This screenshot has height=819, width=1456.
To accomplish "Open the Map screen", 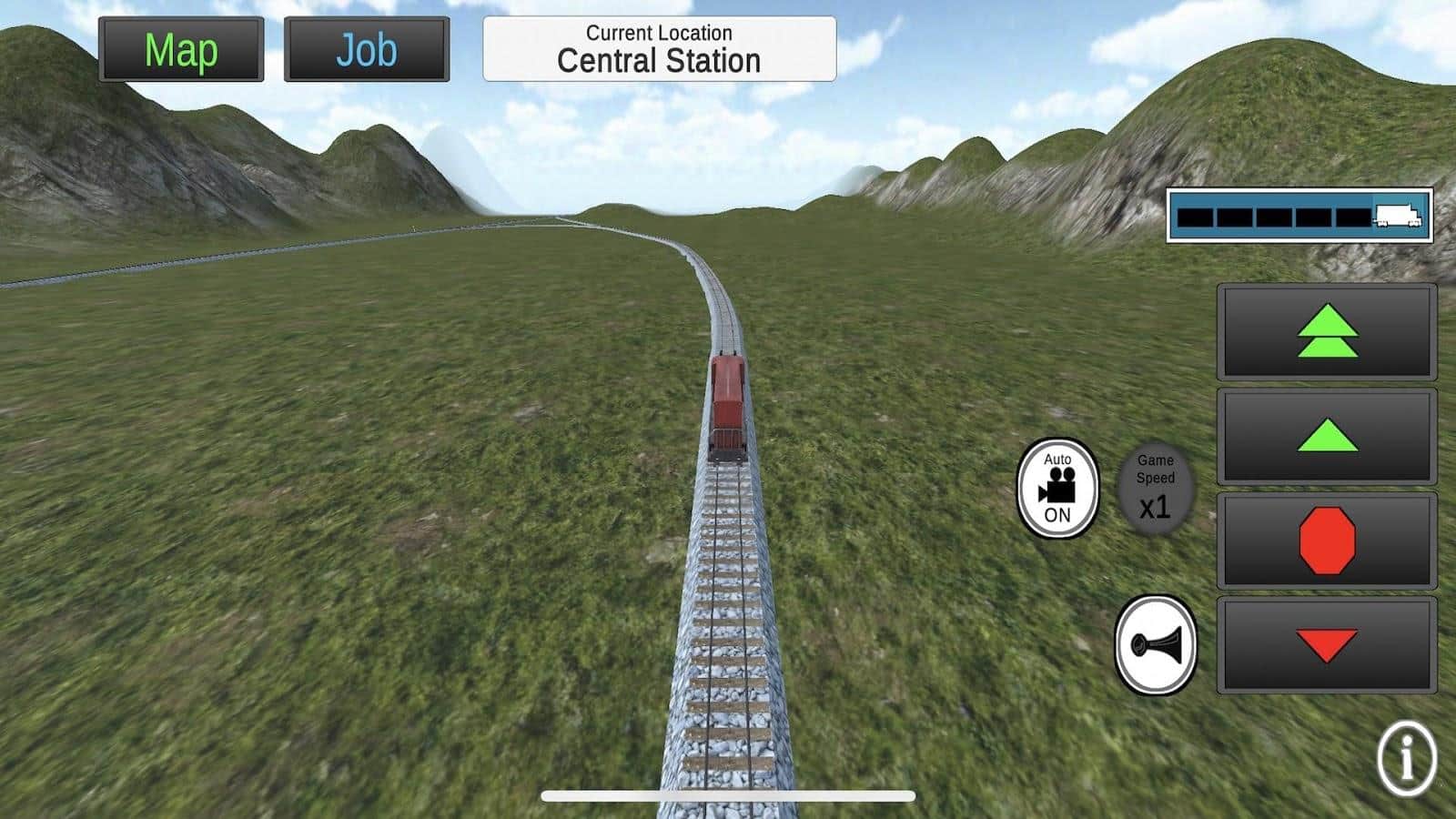I will point(181,50).
